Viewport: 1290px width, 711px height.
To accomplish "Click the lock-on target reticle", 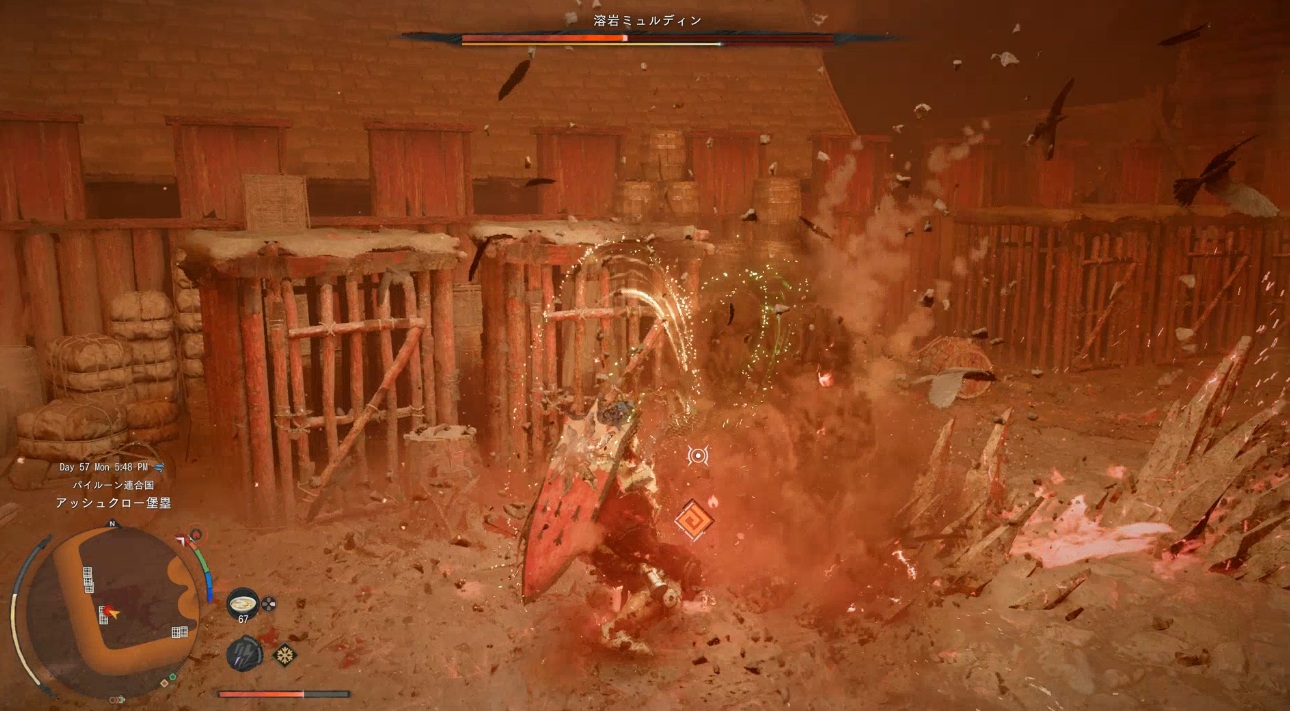I will pyautogui.click(x=698, y=456).
